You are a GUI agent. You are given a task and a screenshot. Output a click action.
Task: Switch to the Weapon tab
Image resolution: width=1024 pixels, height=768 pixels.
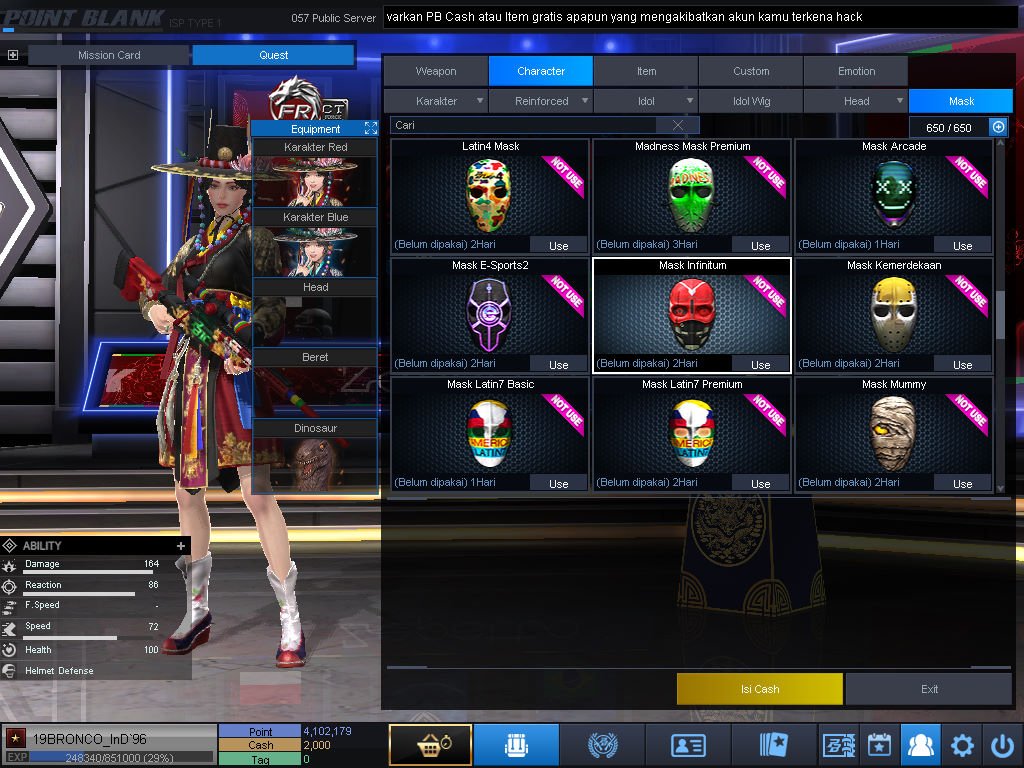point(436,71)
